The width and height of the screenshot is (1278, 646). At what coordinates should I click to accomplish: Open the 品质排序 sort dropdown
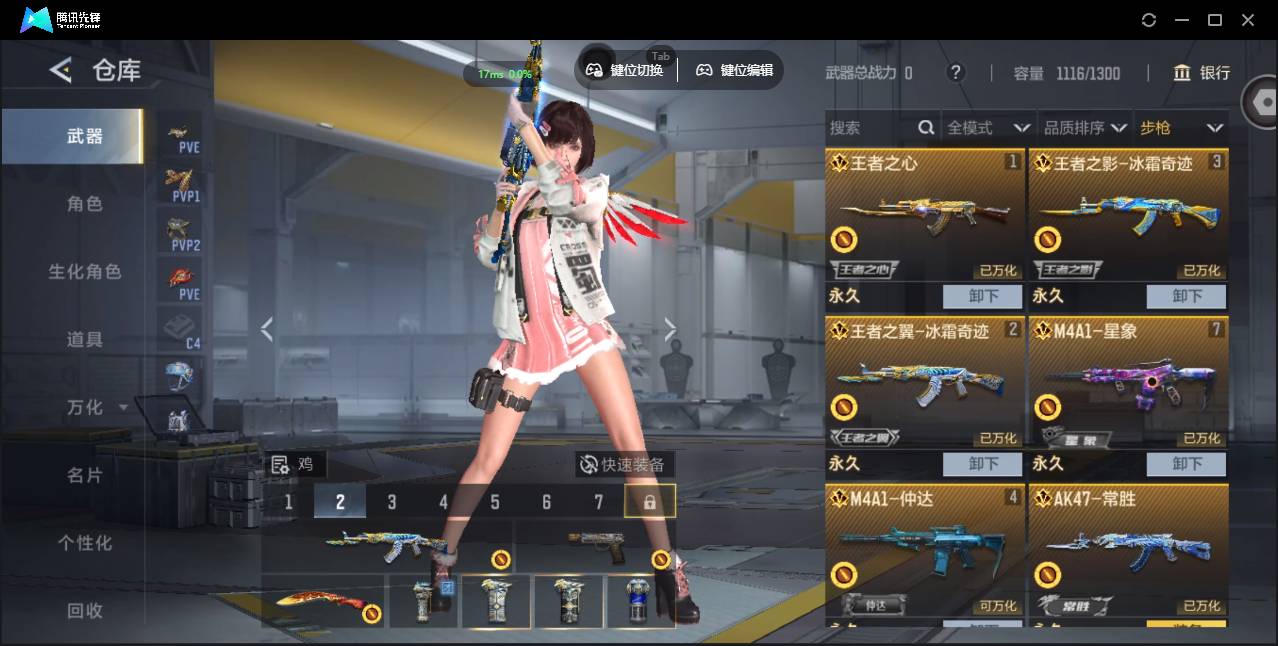(x=1085, y=128)
